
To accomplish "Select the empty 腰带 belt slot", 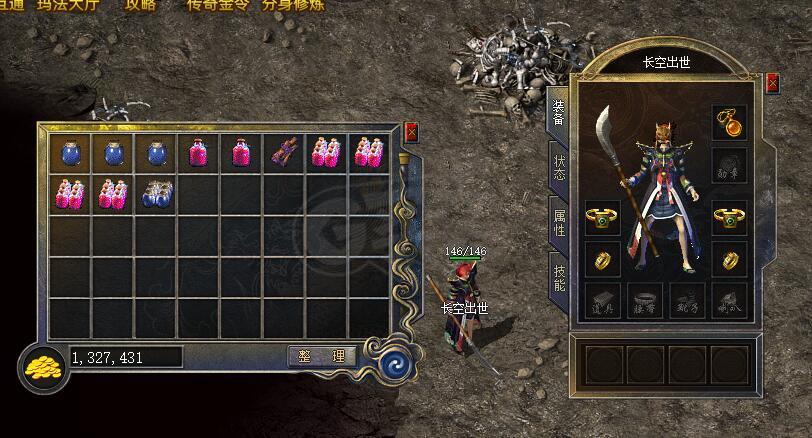I will point(645,299).
